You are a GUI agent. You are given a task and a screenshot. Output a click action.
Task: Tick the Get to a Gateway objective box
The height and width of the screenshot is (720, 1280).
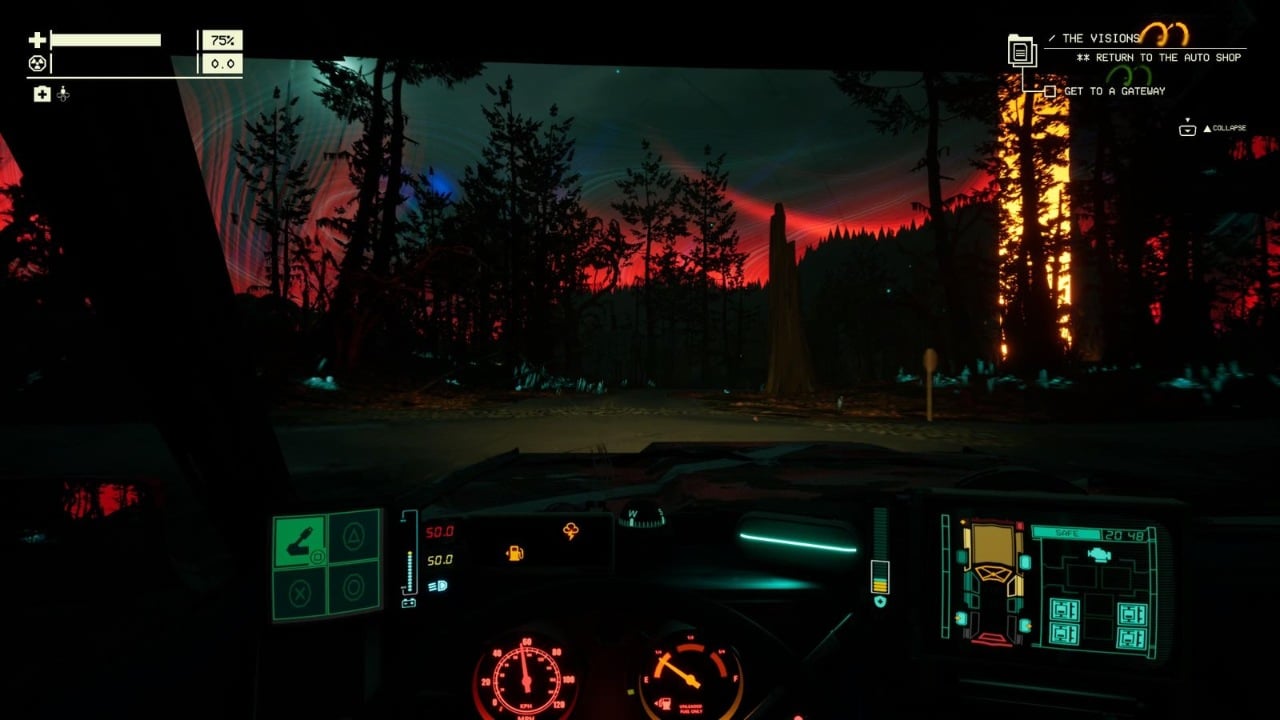(1050, 91)
